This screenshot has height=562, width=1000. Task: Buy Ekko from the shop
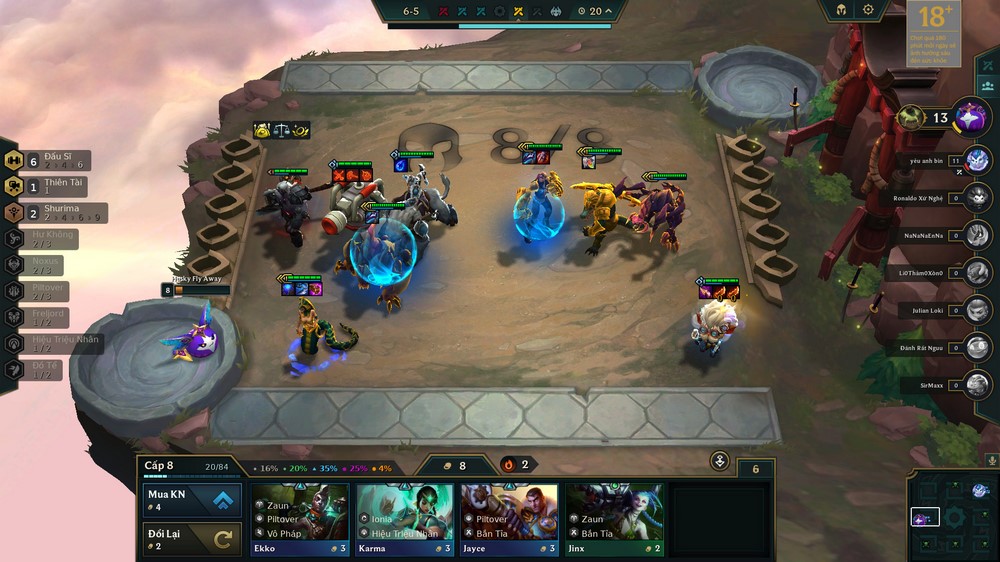300,519
